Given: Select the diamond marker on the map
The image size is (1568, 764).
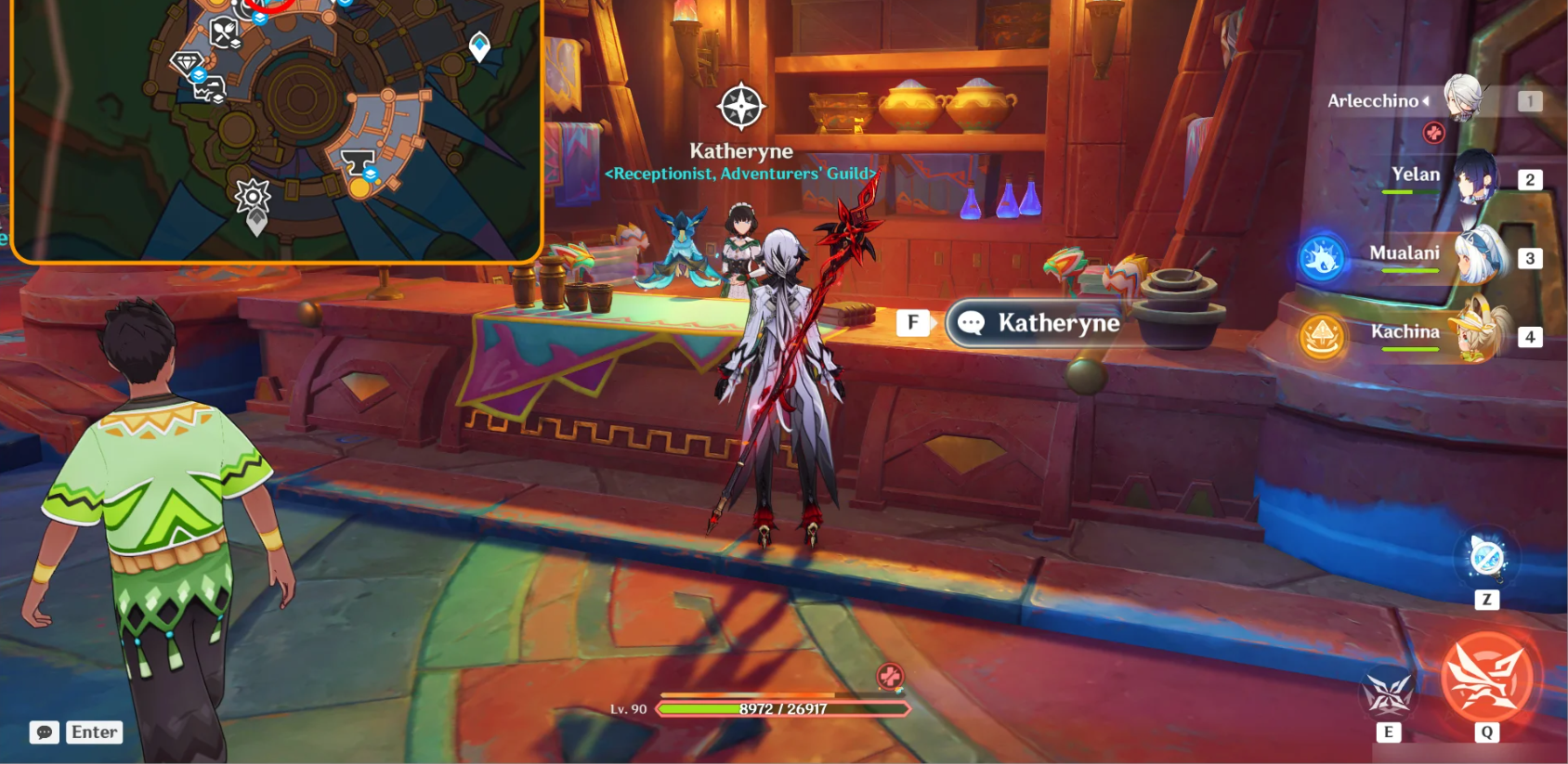Looking at the screenshot, I should pos(188,63).
